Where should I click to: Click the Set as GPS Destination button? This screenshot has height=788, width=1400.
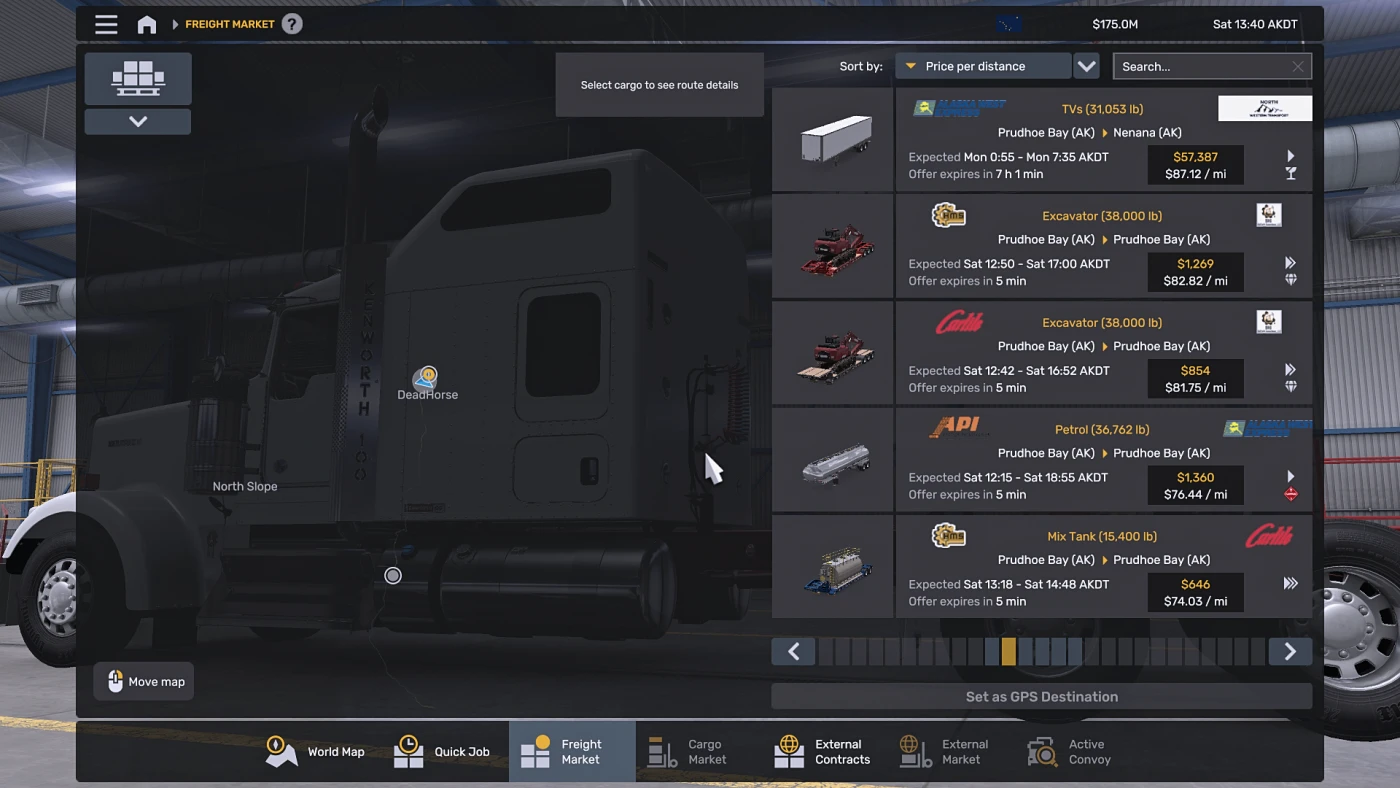click(1042, 696)
